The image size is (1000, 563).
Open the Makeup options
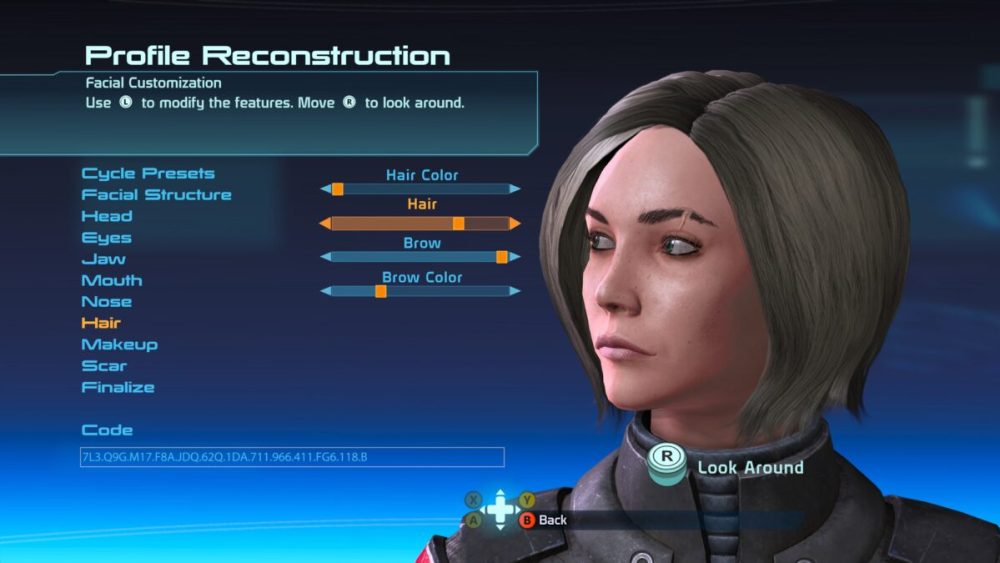pyautogui.click(x=120, y=345)
